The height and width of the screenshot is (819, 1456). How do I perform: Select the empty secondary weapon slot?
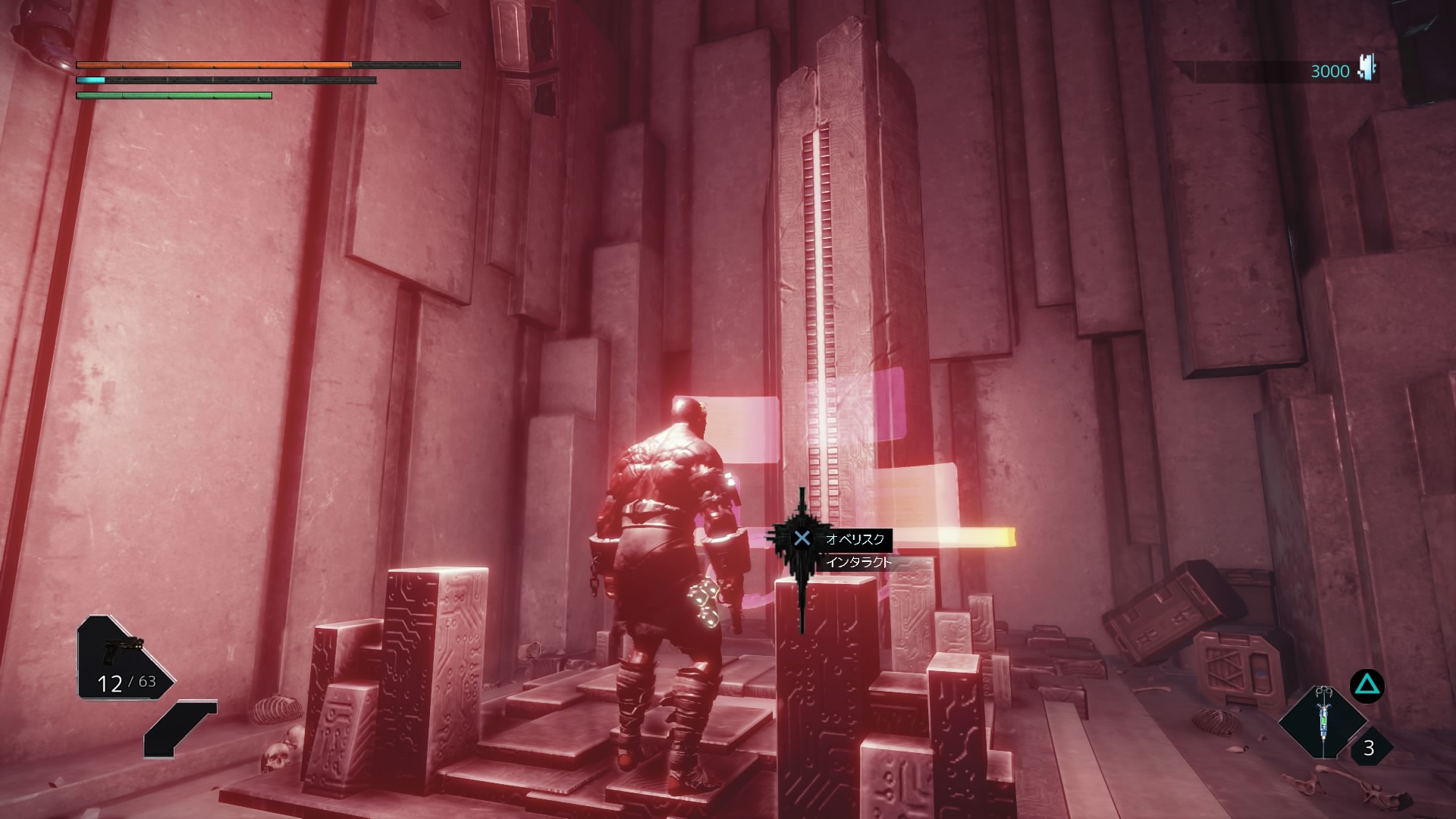coord(180,728)
